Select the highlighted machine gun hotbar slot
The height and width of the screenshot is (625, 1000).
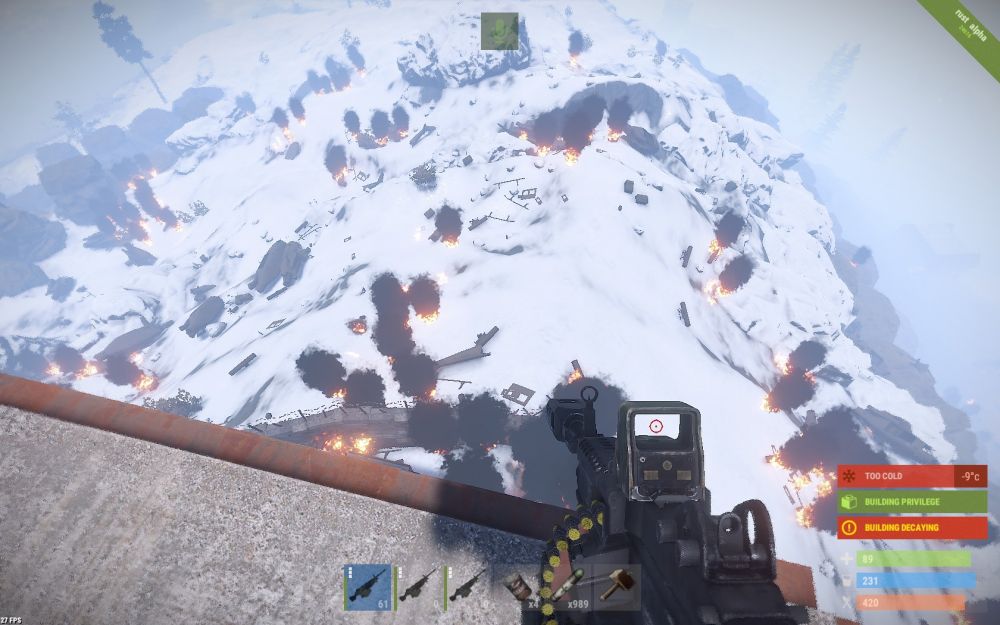367,587
